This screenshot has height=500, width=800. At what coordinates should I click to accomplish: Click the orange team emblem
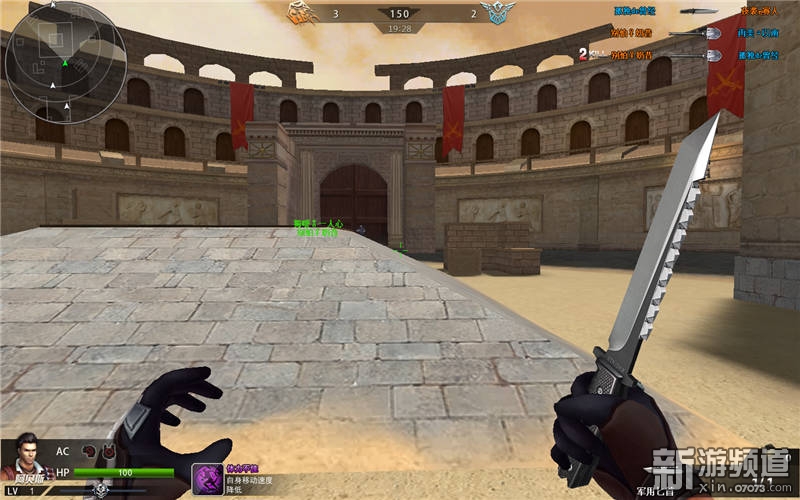pyautogui.click(x=299, y=13)
